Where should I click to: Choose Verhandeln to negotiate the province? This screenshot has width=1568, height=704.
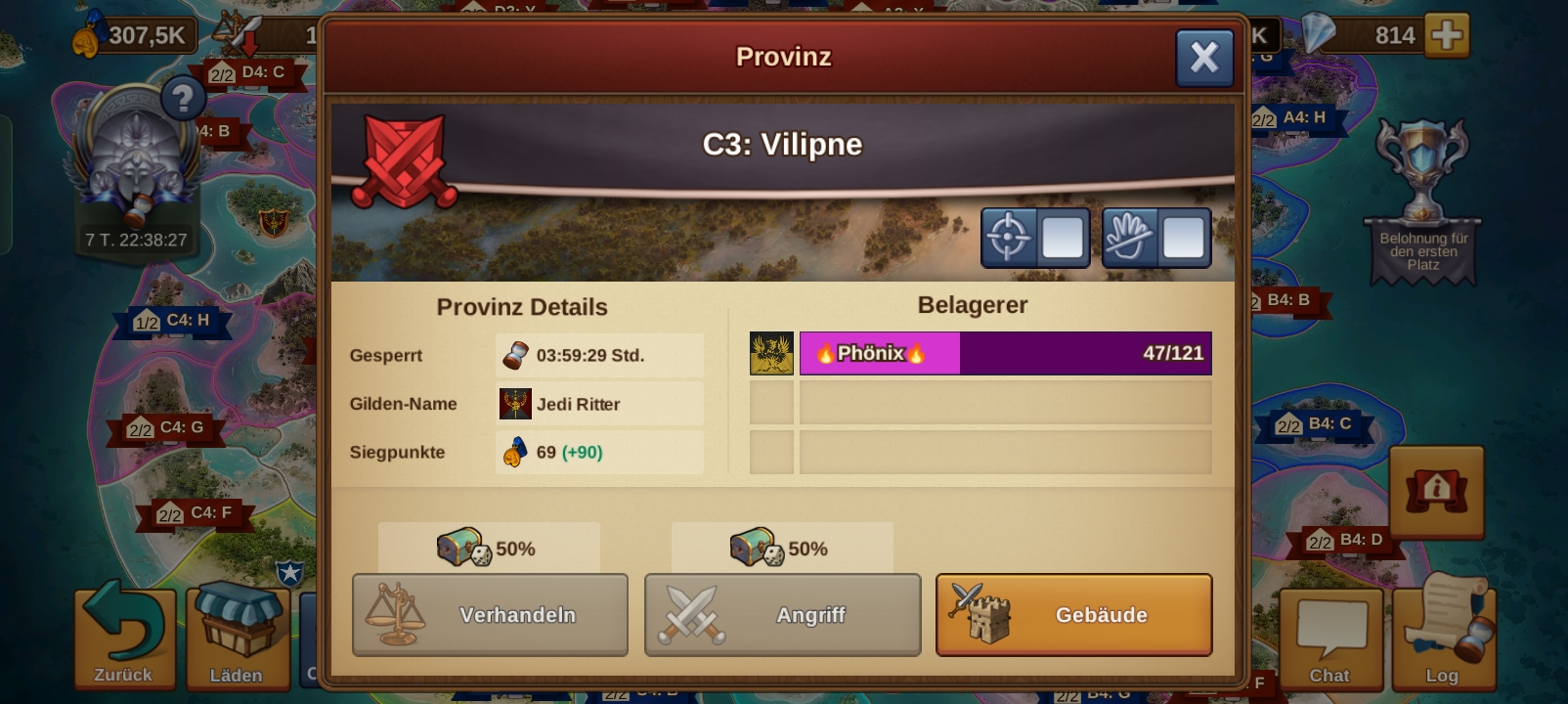[x=490, y=615]
